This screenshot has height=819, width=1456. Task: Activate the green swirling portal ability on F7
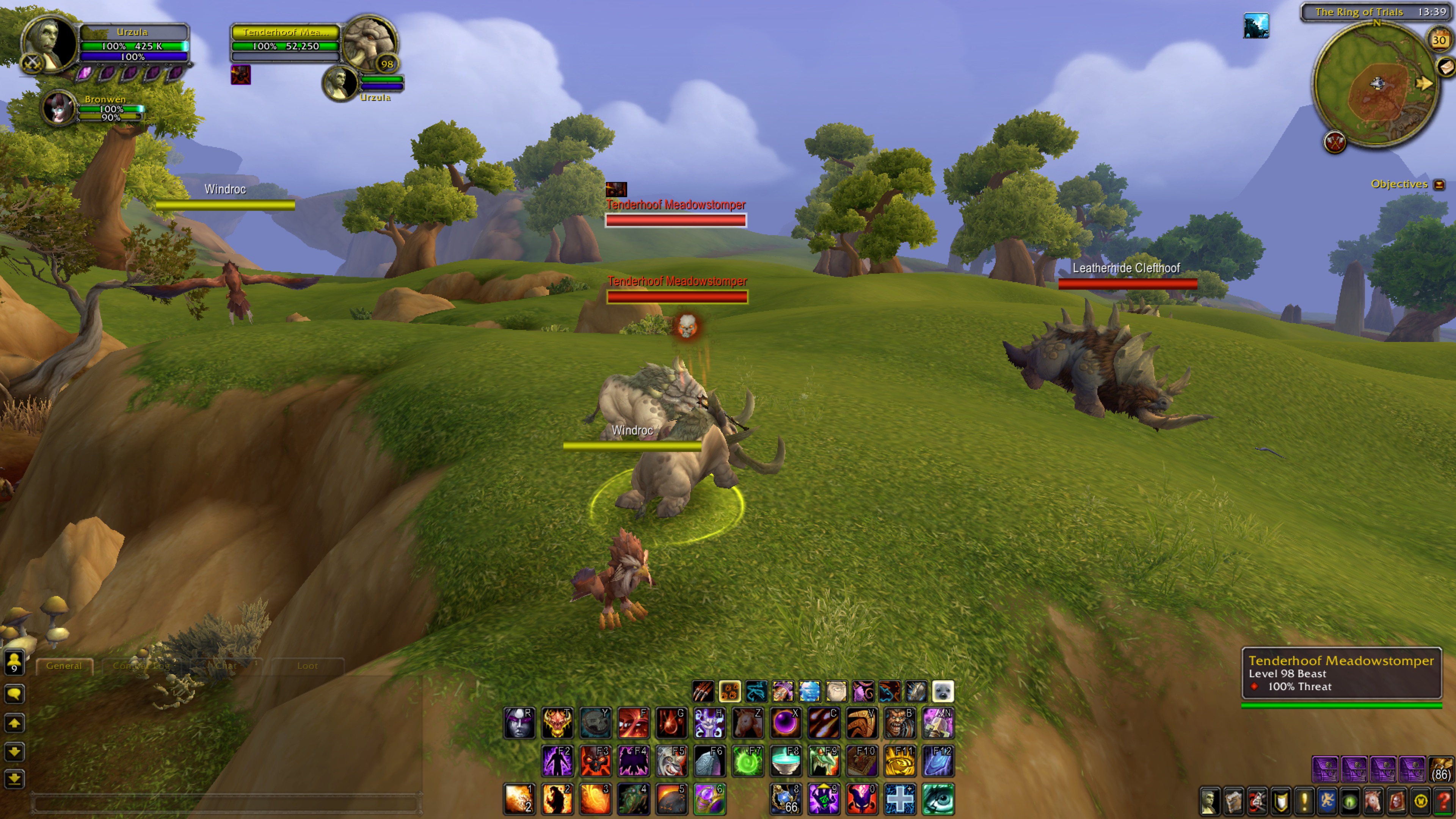coord(747,761)
